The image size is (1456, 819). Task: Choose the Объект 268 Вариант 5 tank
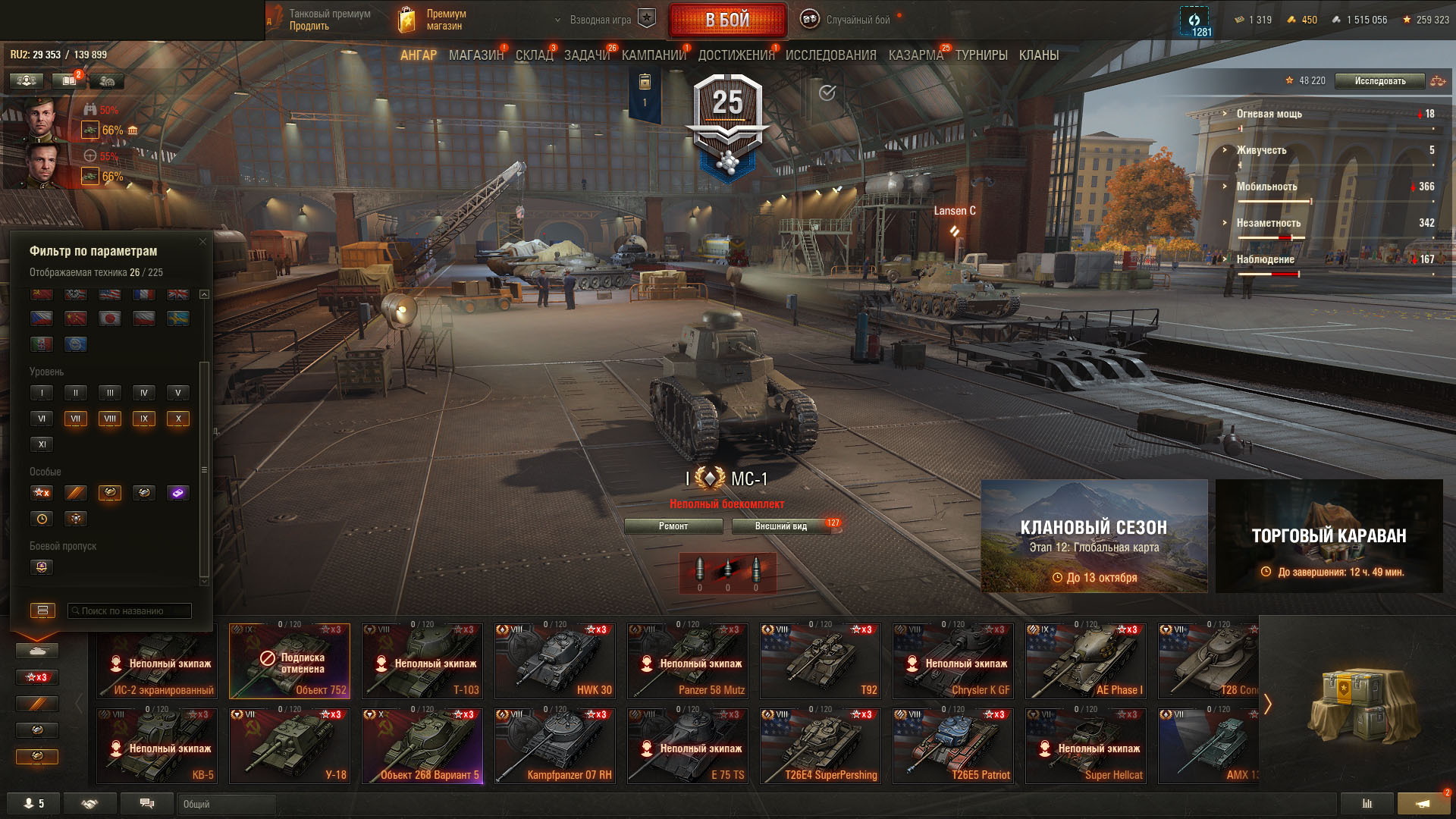422,746
